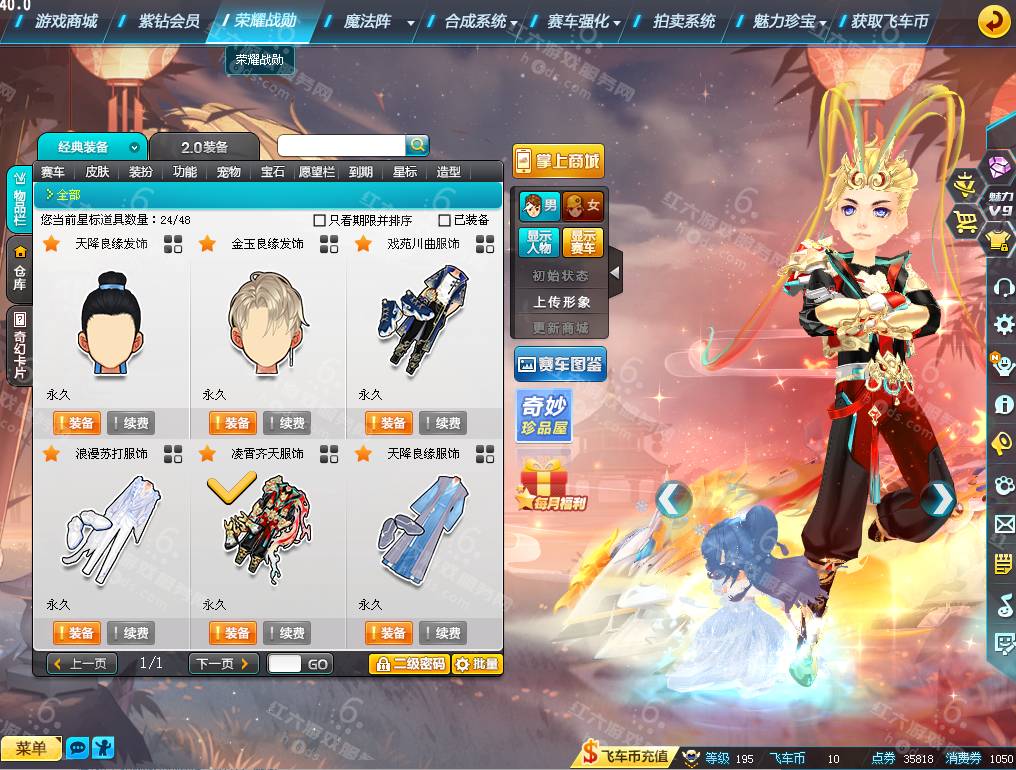Click the 批量 batch button
Image resolution: width=1016 pixels, height=770 pixels.
[x=477, y=664]
